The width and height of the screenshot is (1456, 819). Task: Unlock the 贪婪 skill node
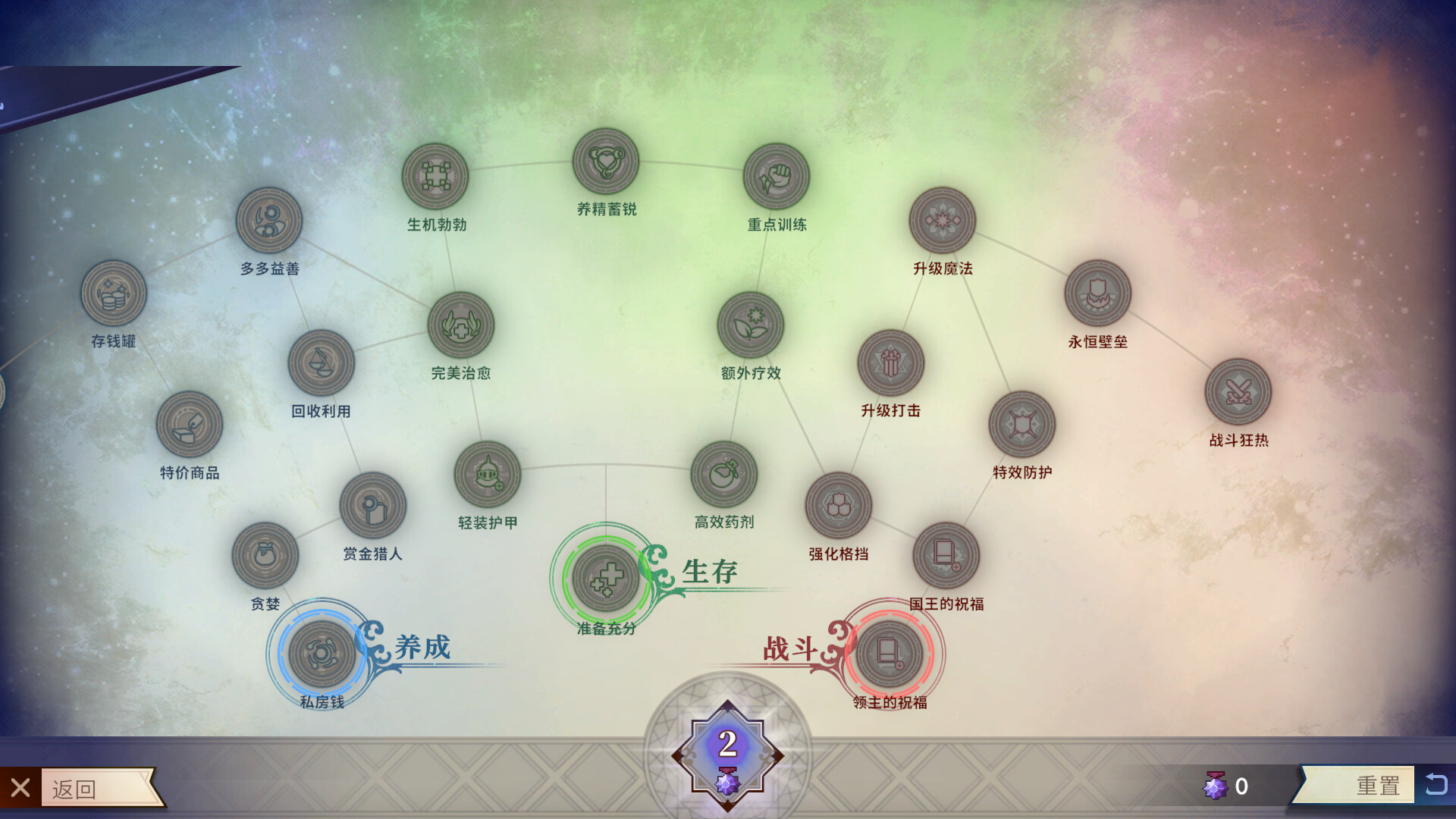tap(265, 555)
